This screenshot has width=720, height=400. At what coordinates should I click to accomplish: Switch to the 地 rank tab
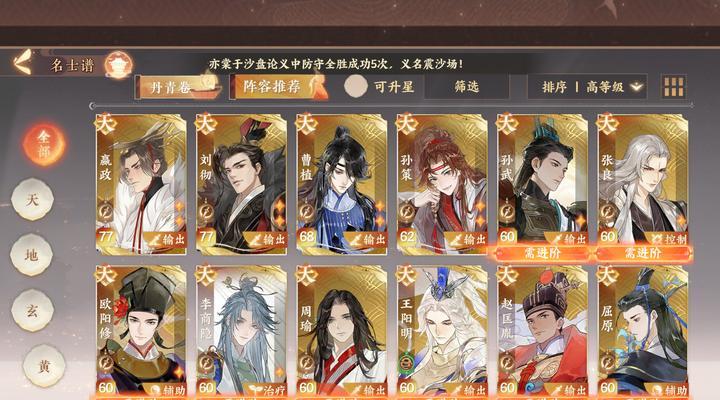point(32,255)
